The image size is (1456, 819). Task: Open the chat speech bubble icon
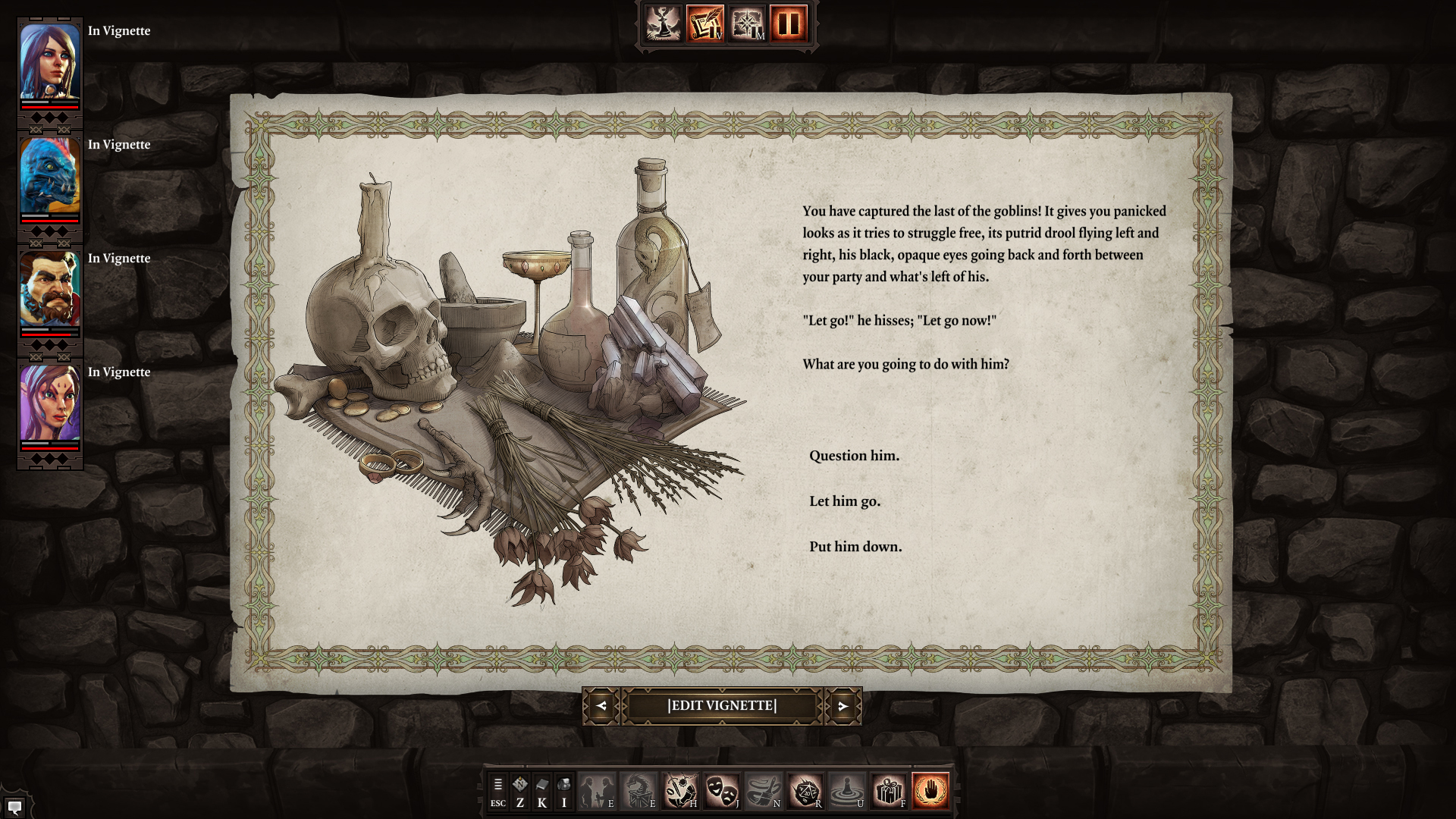[14, 806]
